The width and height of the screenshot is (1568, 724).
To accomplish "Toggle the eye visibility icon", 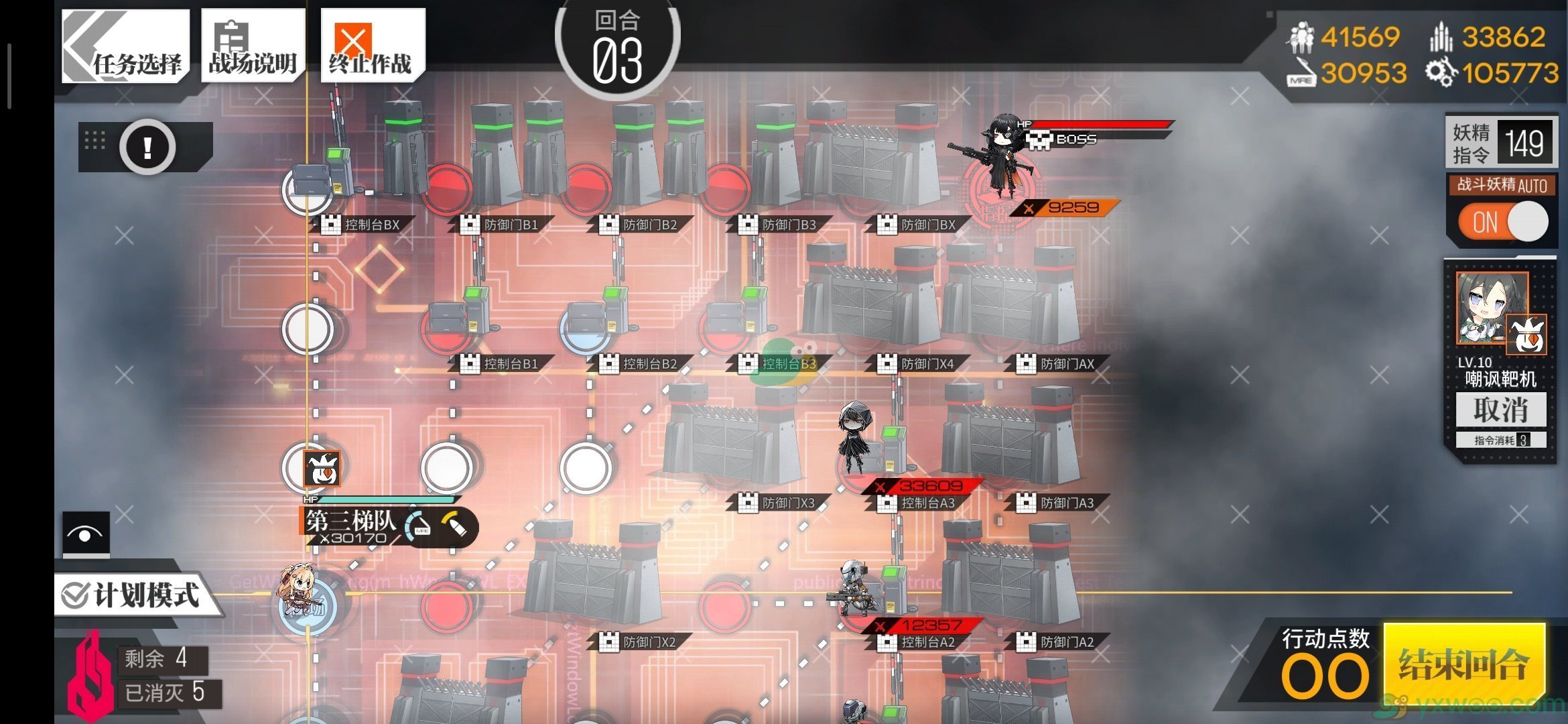I will 86,534.
